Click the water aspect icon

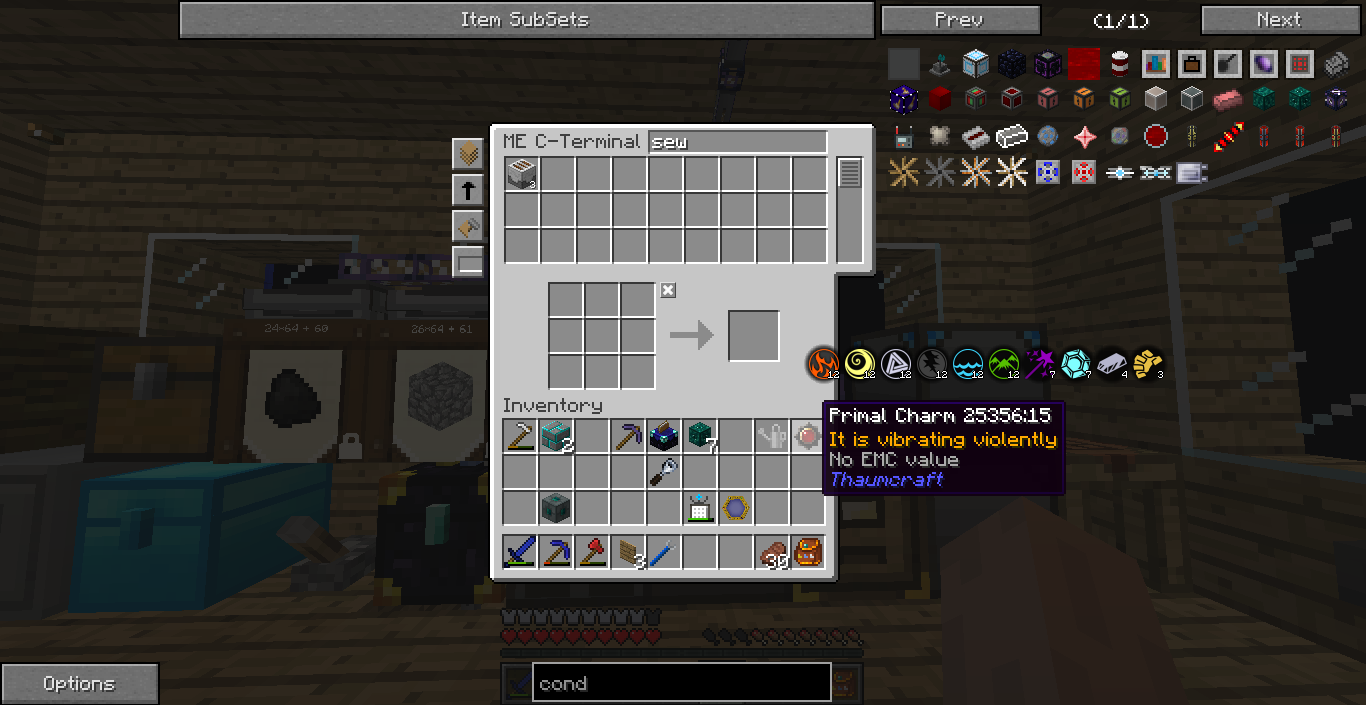968,364
